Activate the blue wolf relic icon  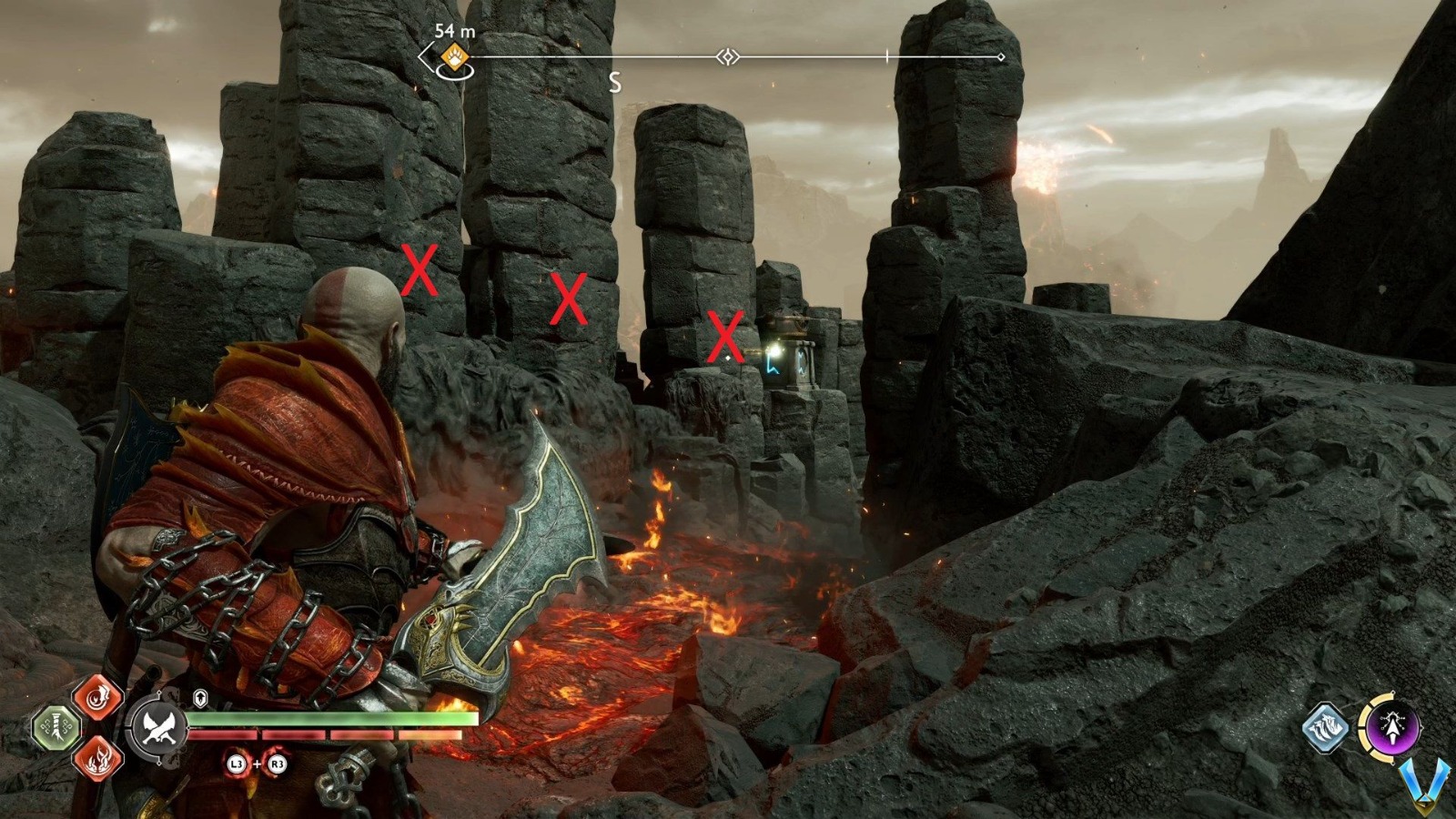click(1325, 727)
